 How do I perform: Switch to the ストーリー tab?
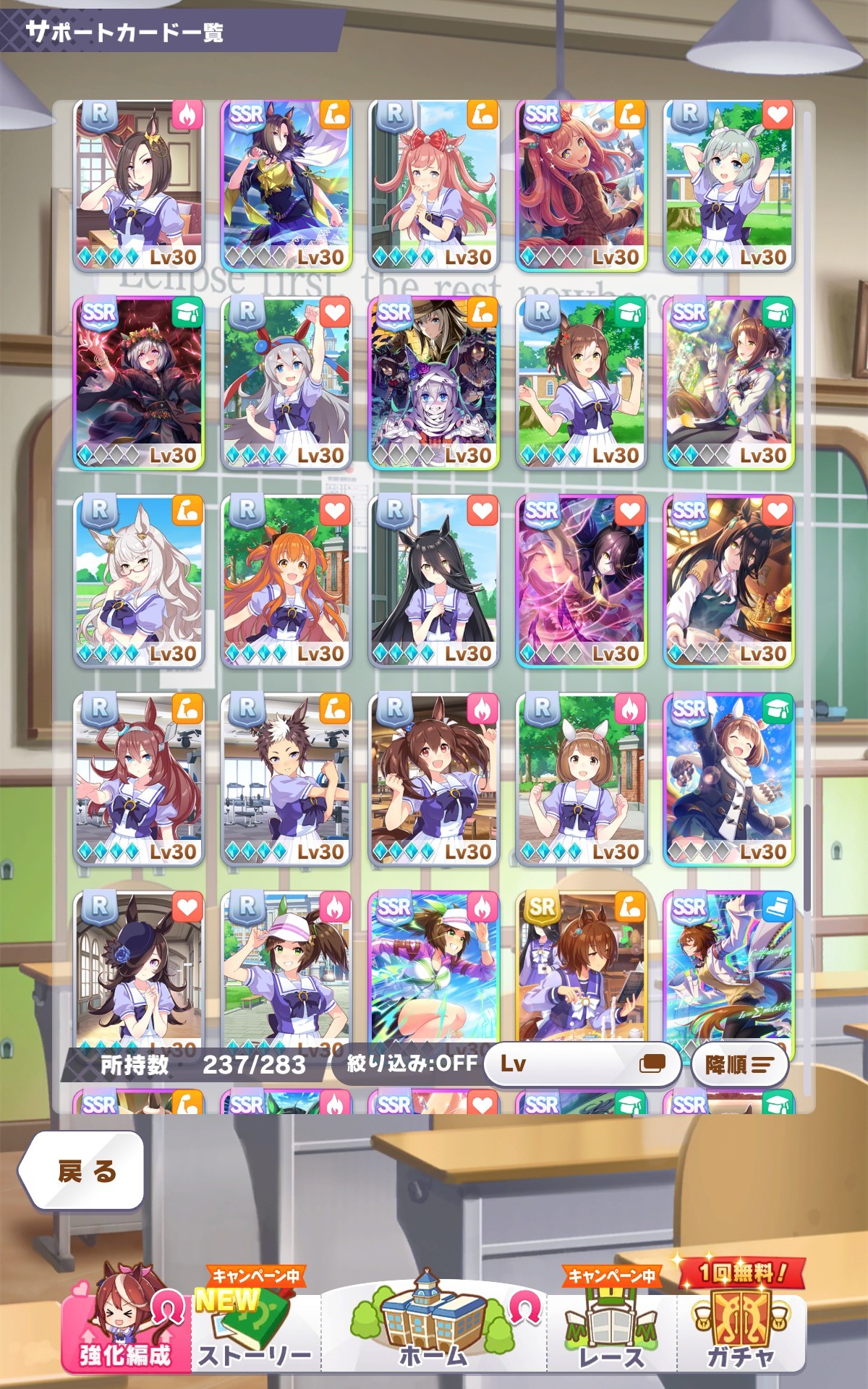(x=253, y=1331)
